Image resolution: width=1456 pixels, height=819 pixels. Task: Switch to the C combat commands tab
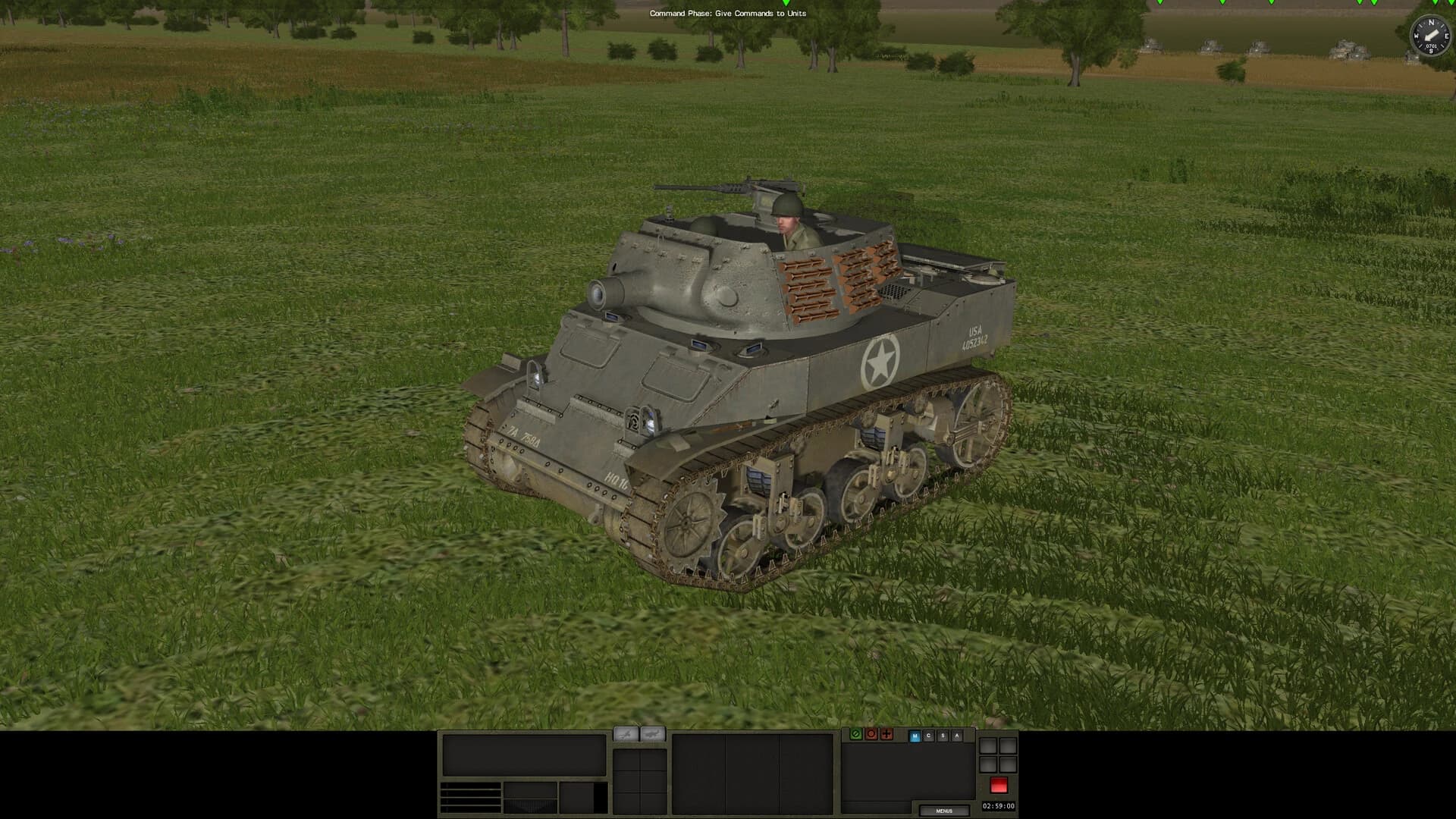point(929,736)
